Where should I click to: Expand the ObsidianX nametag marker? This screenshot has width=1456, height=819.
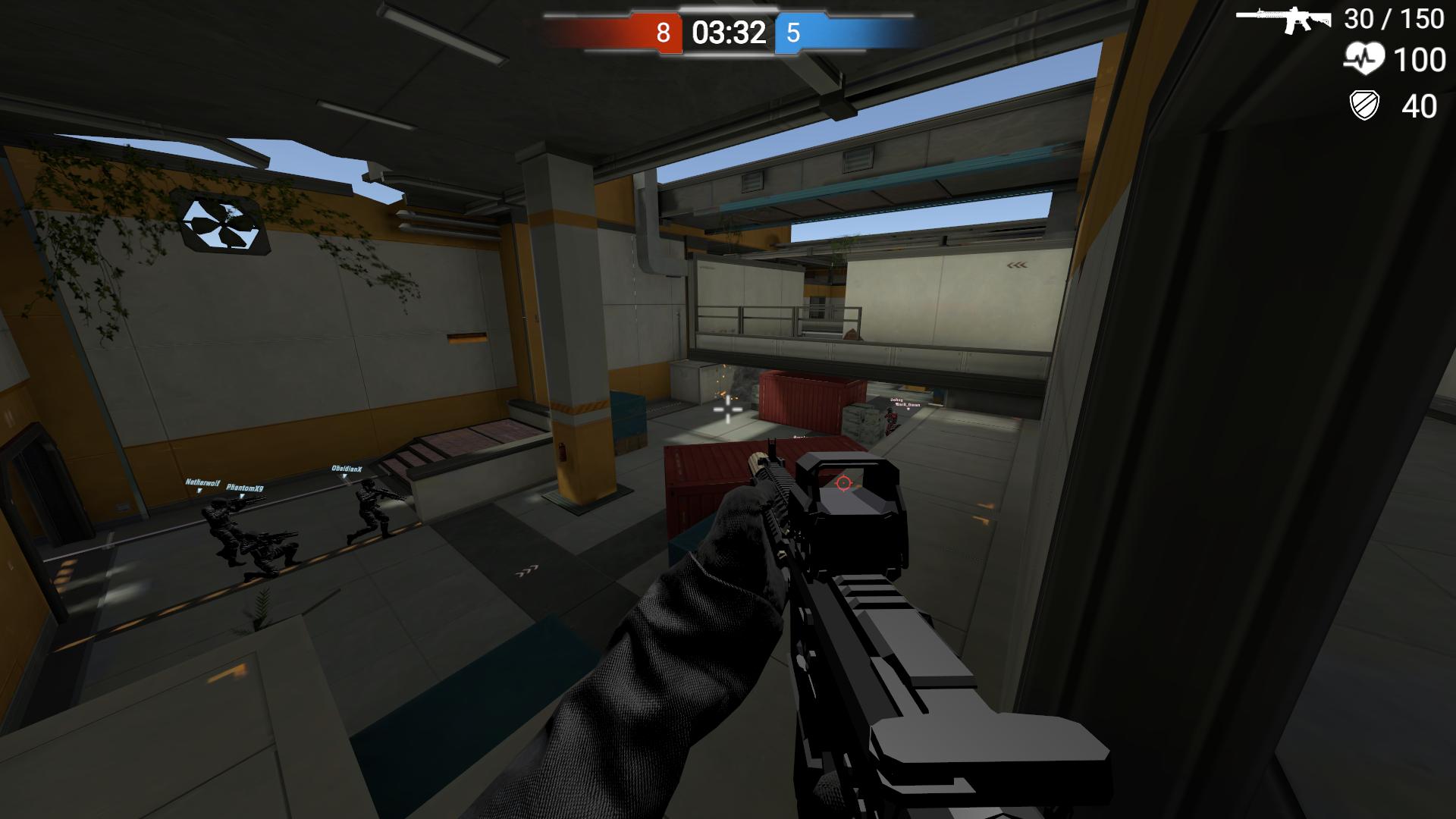(348, 469)
